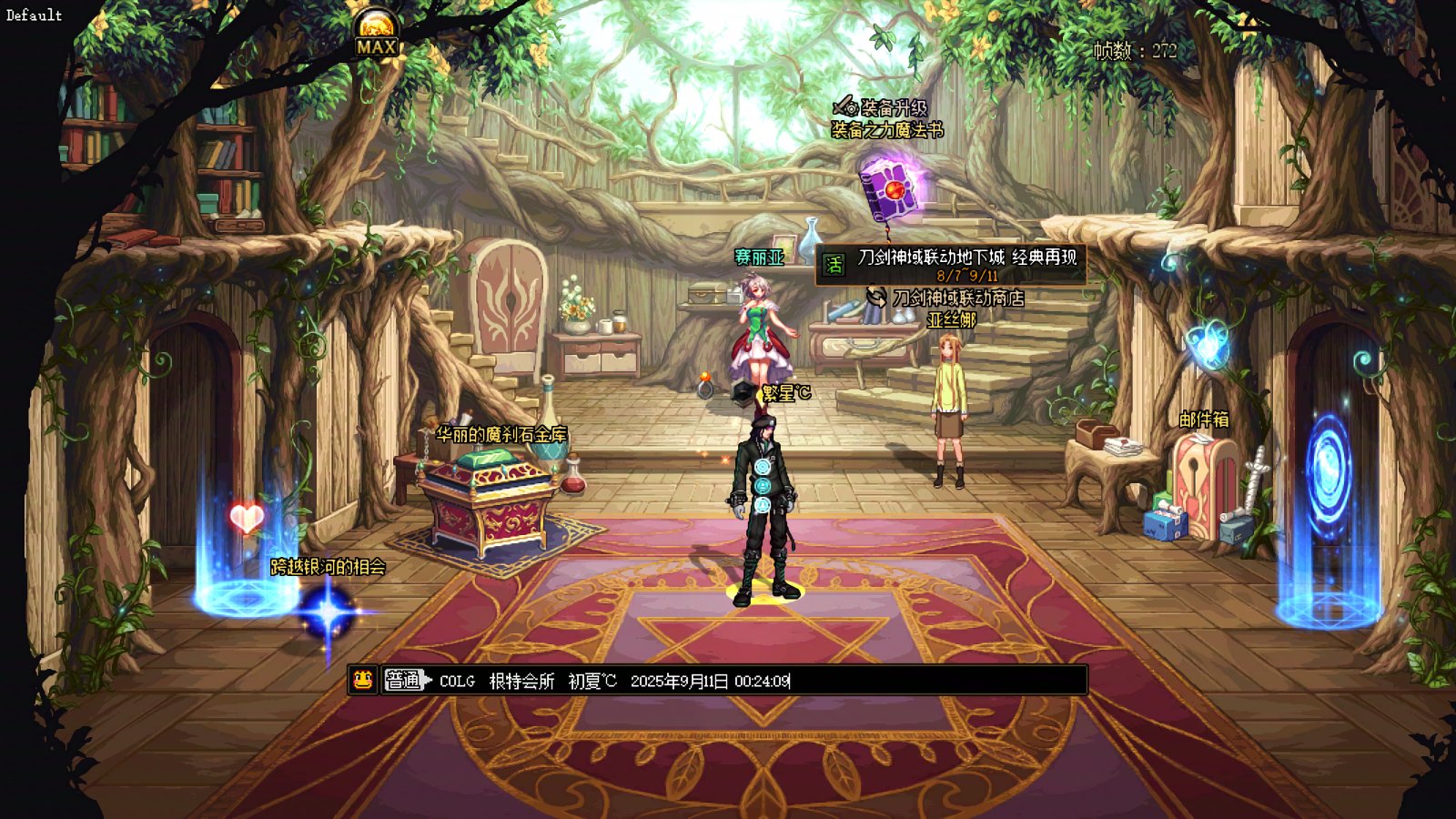Open the chat emoji face button

click(363, 680)
